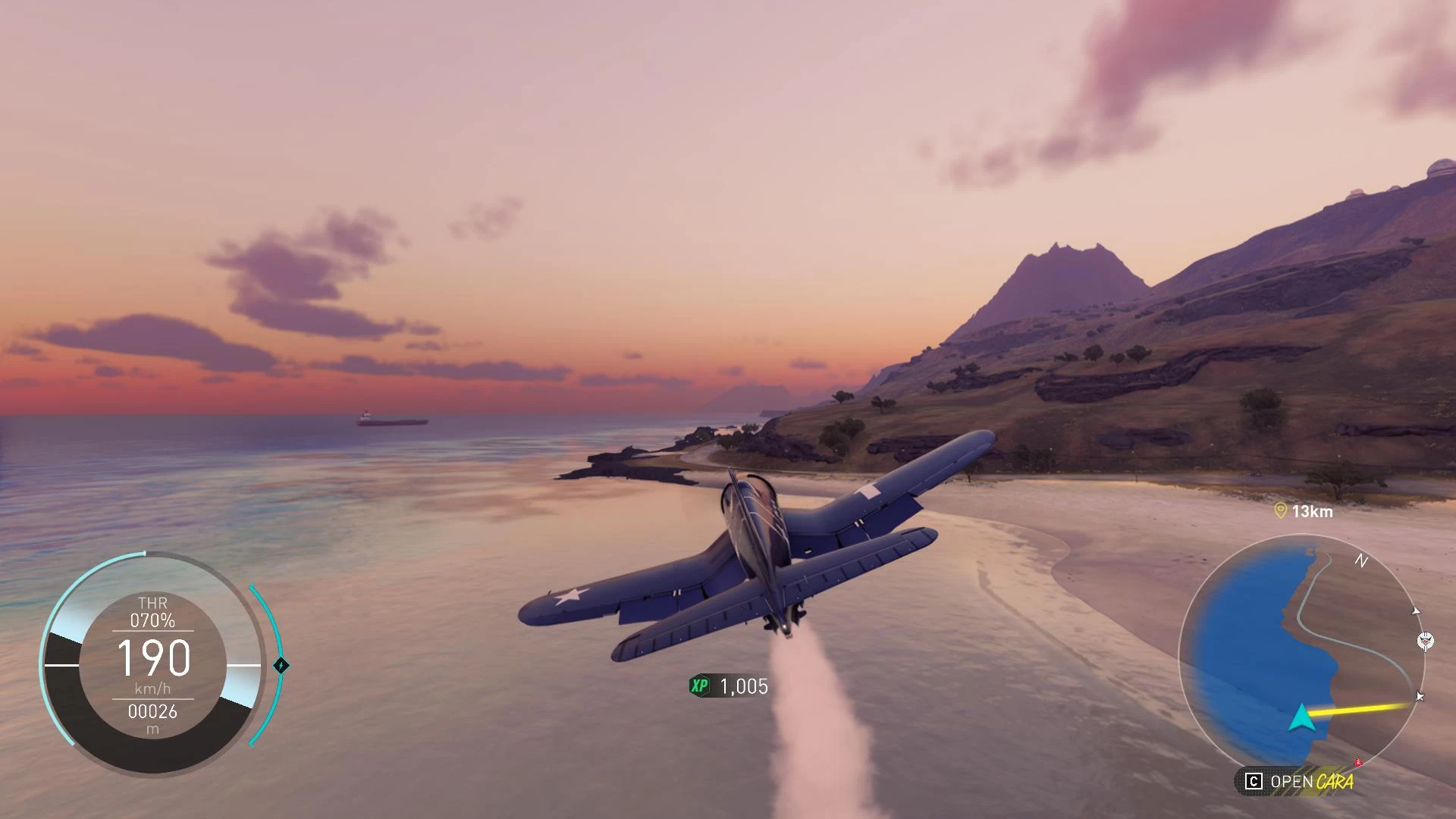Image resolution: width=1456 pixels, height=819 pixels.
Task: Click the lightning bolt icon beside the speedometer
Action: pyautogui.click(x=281, y=666)
